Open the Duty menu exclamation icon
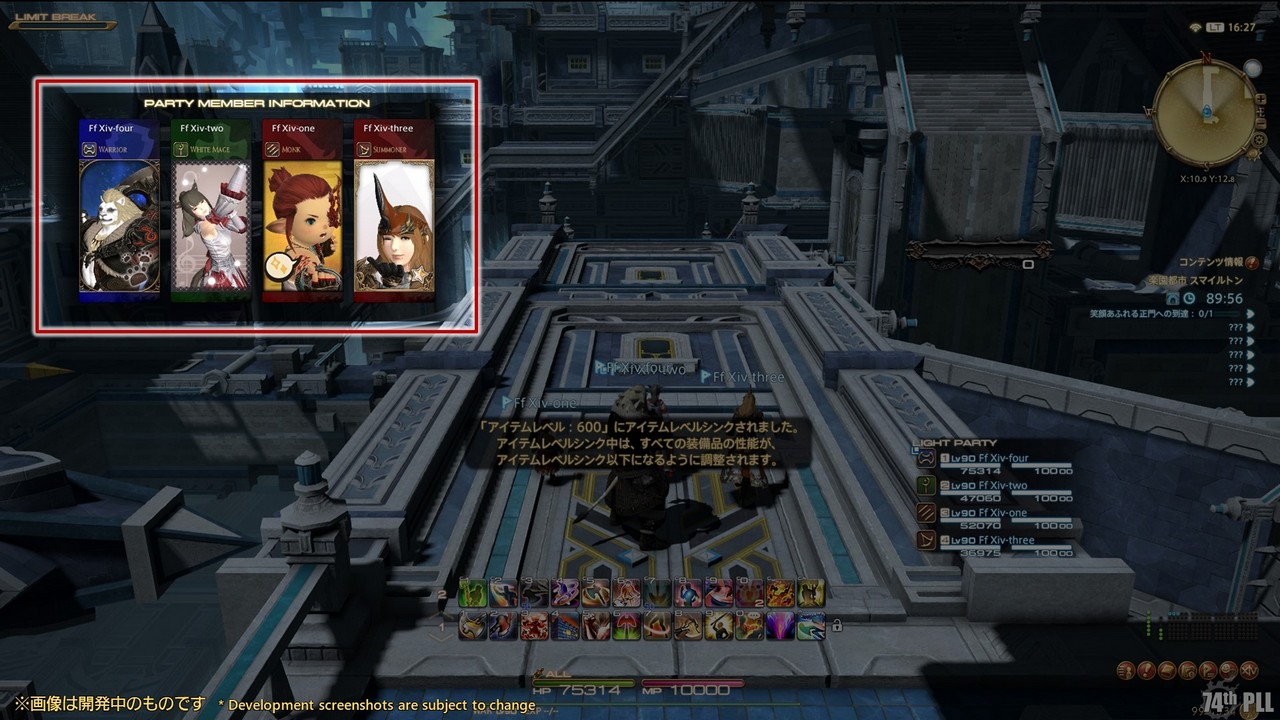This screenshot has width=1280, height=720. coord(1148,670)
